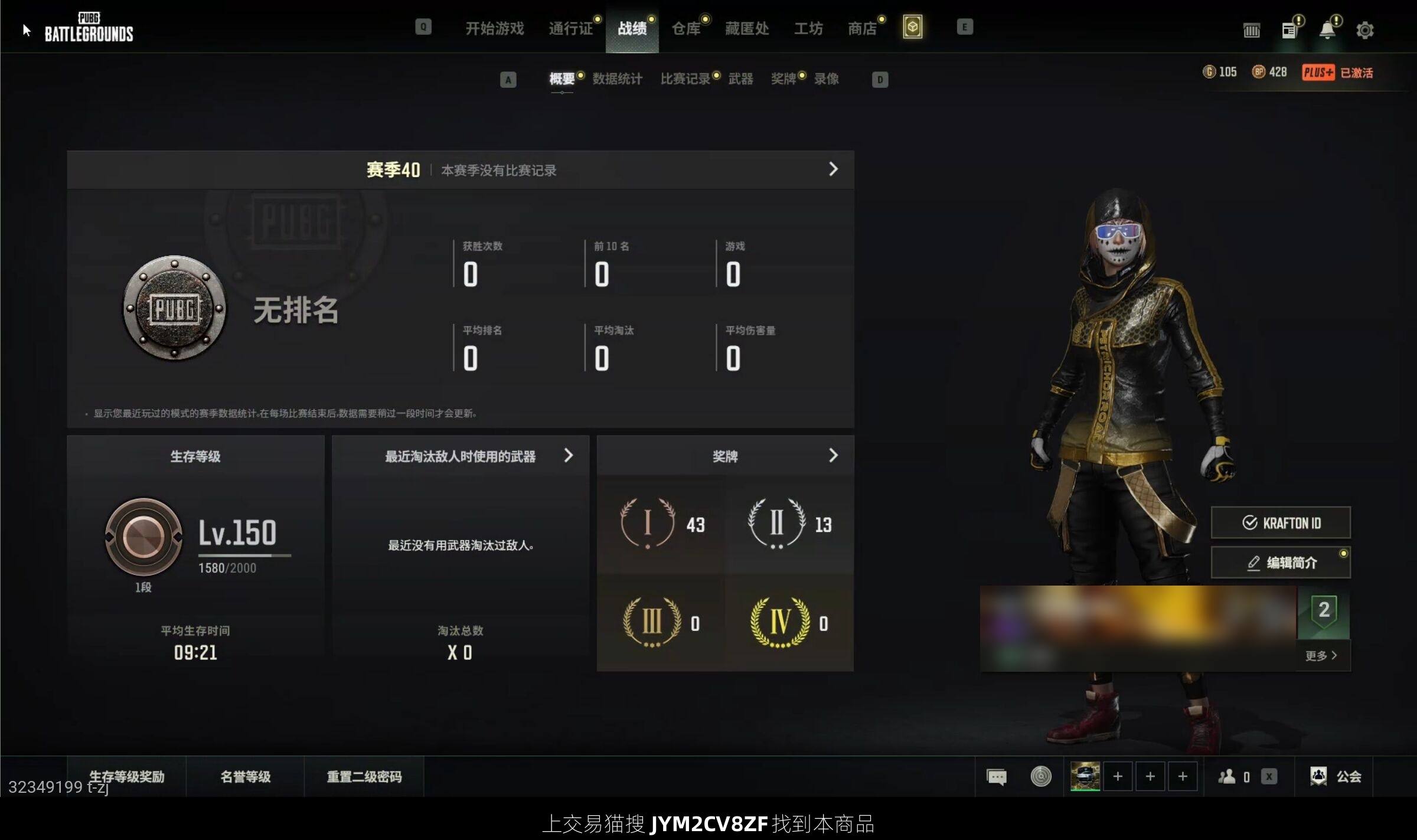
Task: Click the KRAFTON ID button
Action: [x=1281, y=523]
